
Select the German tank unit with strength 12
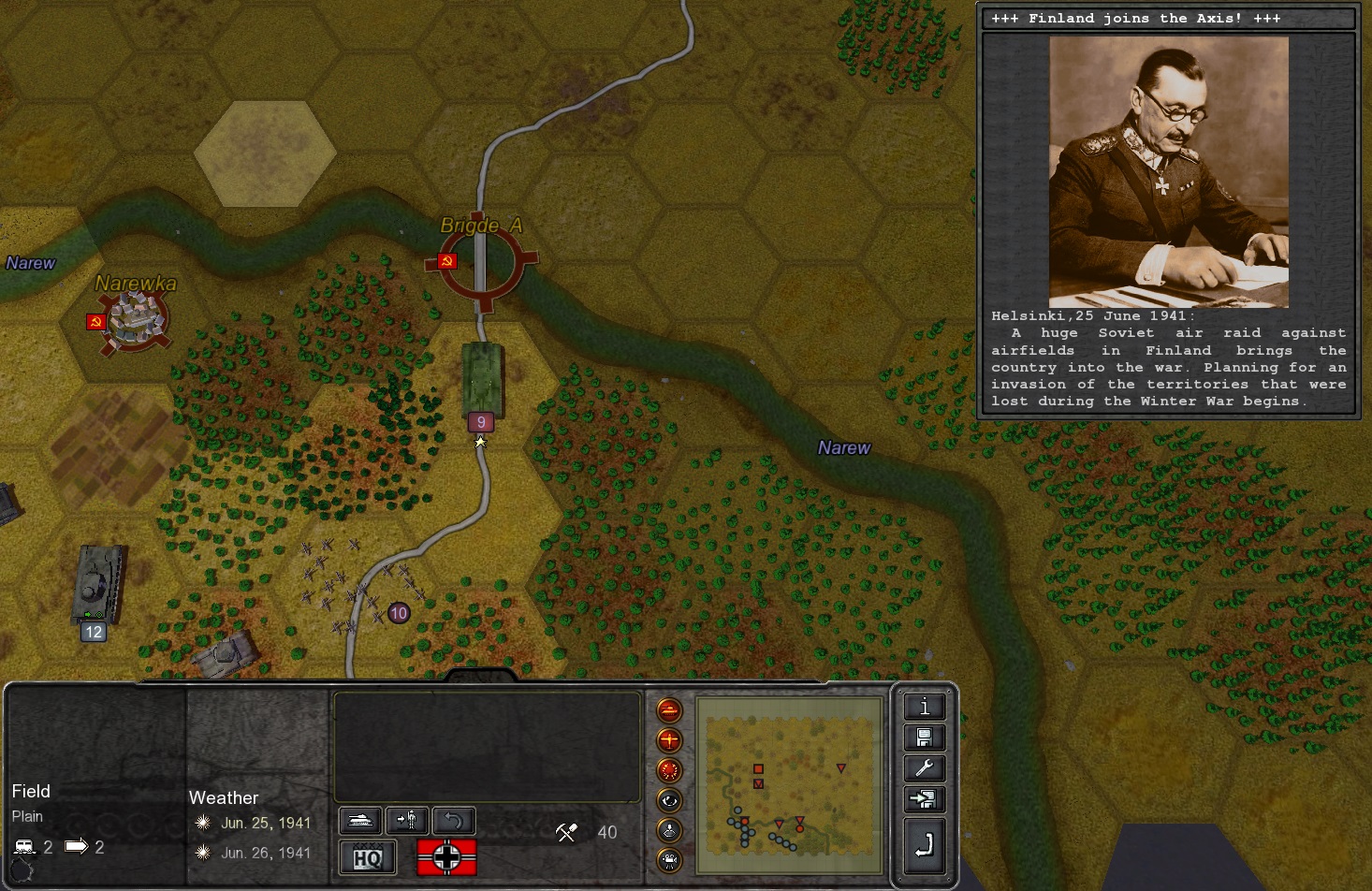coord(97,585)
